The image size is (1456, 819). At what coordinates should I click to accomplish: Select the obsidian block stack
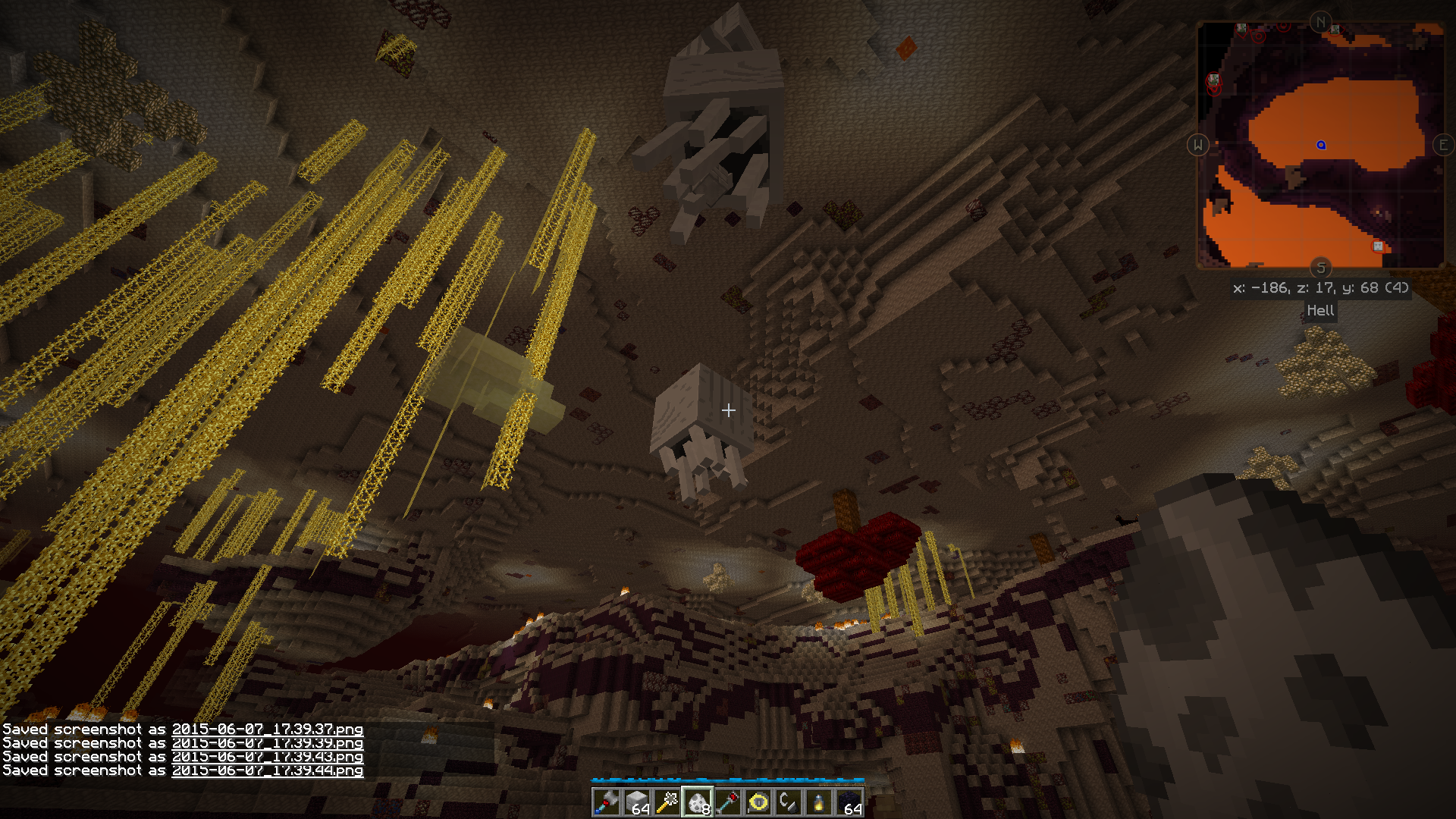[849, 802]
